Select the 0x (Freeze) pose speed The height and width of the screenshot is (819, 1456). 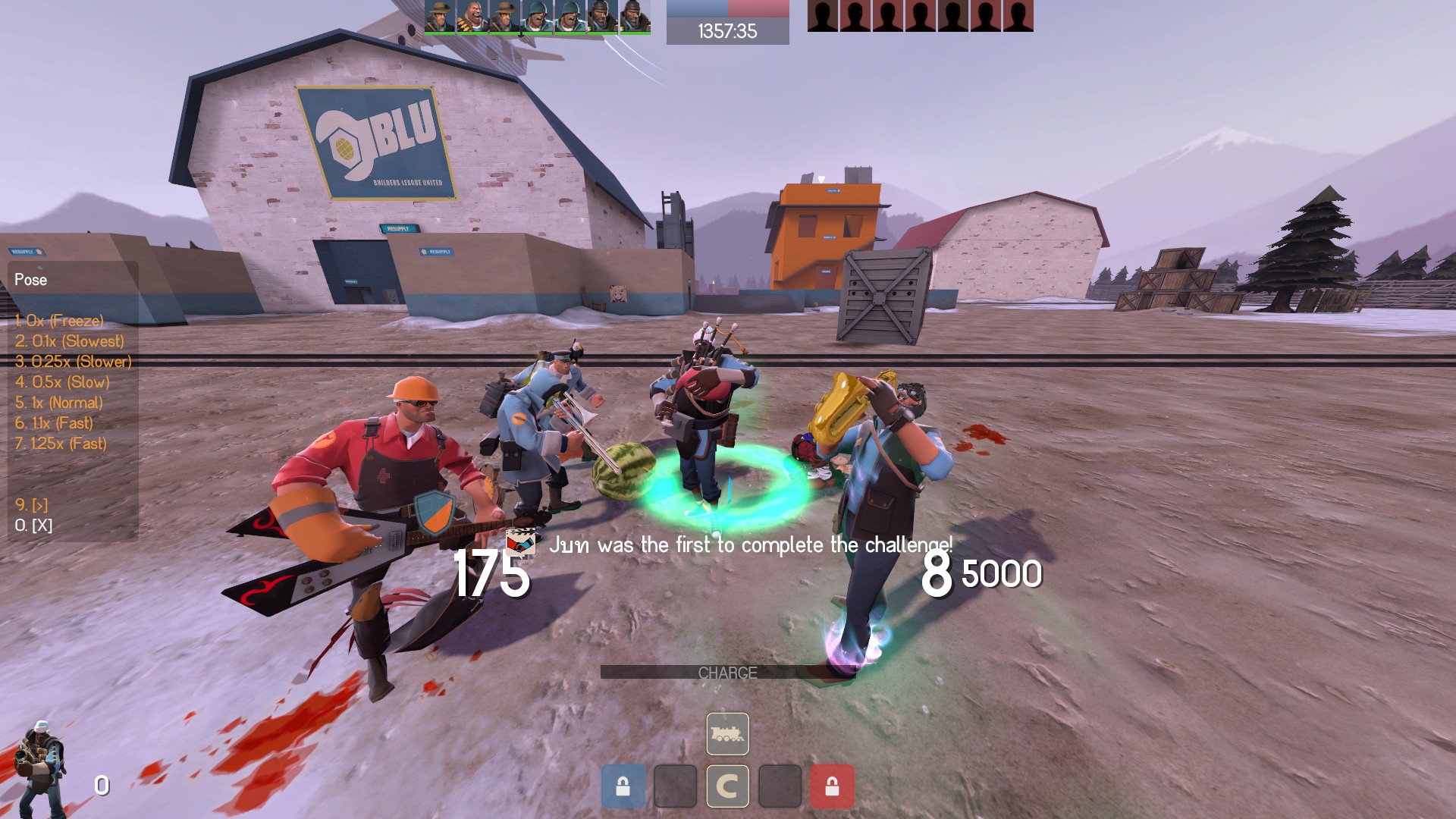pos(59,321)
